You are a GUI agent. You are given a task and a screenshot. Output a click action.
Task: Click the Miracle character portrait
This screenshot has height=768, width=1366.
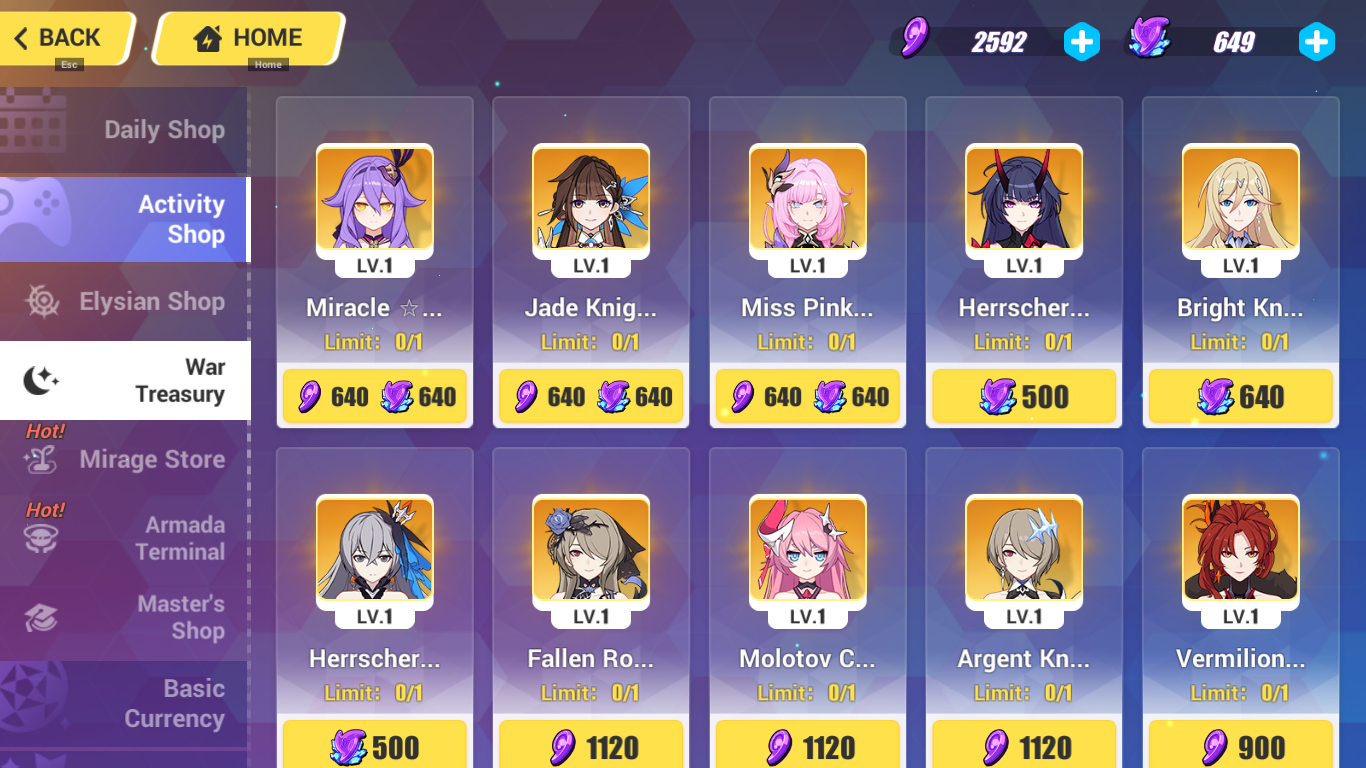[375, 199]
